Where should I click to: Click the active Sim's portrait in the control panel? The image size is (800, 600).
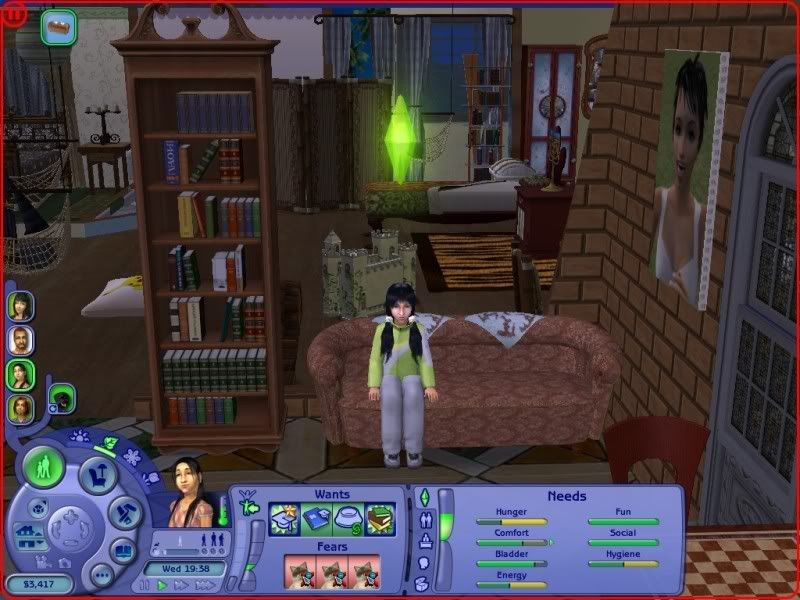tap(189, 496)
